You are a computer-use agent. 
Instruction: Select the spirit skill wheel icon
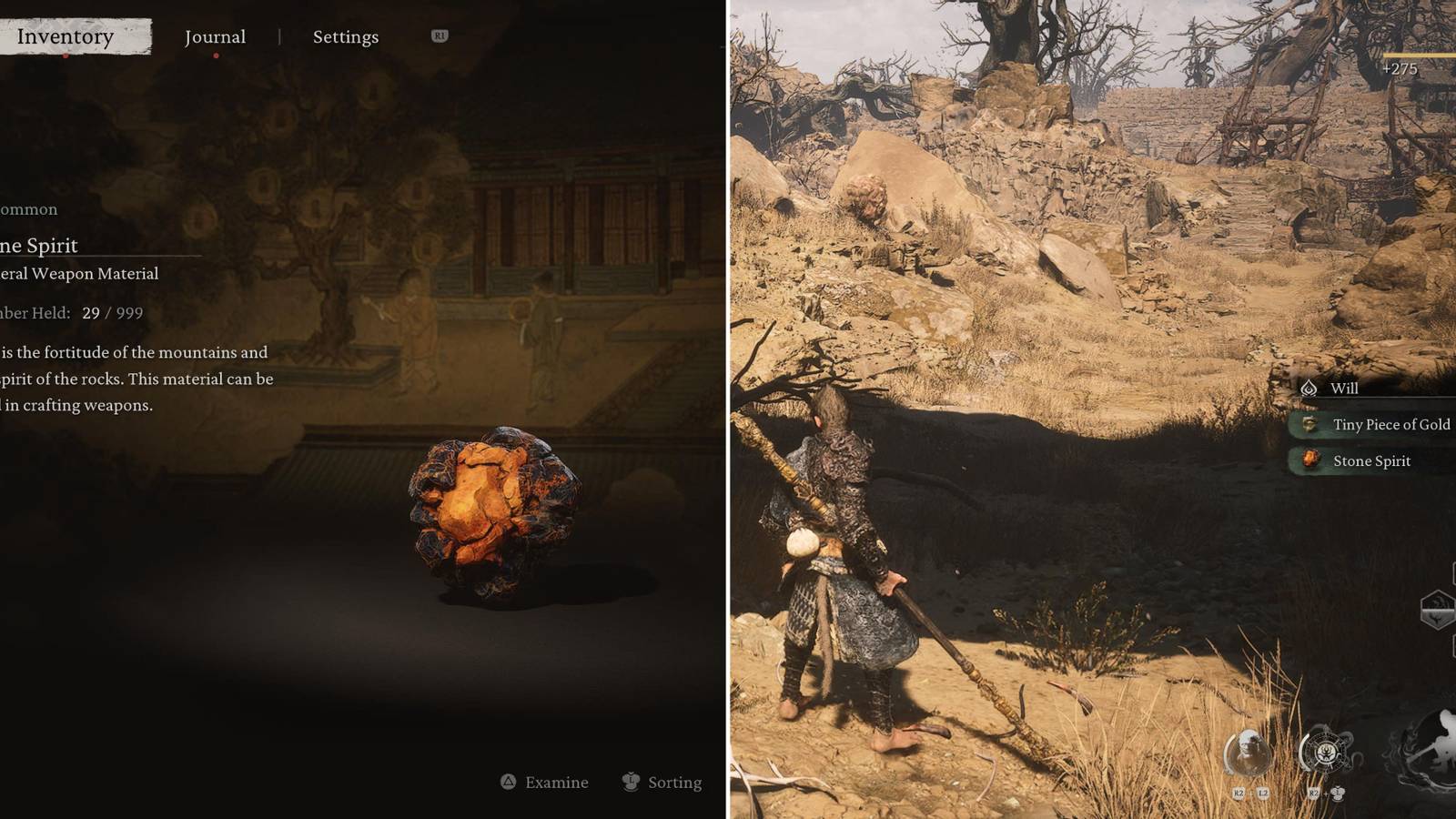click(1326, 749)
